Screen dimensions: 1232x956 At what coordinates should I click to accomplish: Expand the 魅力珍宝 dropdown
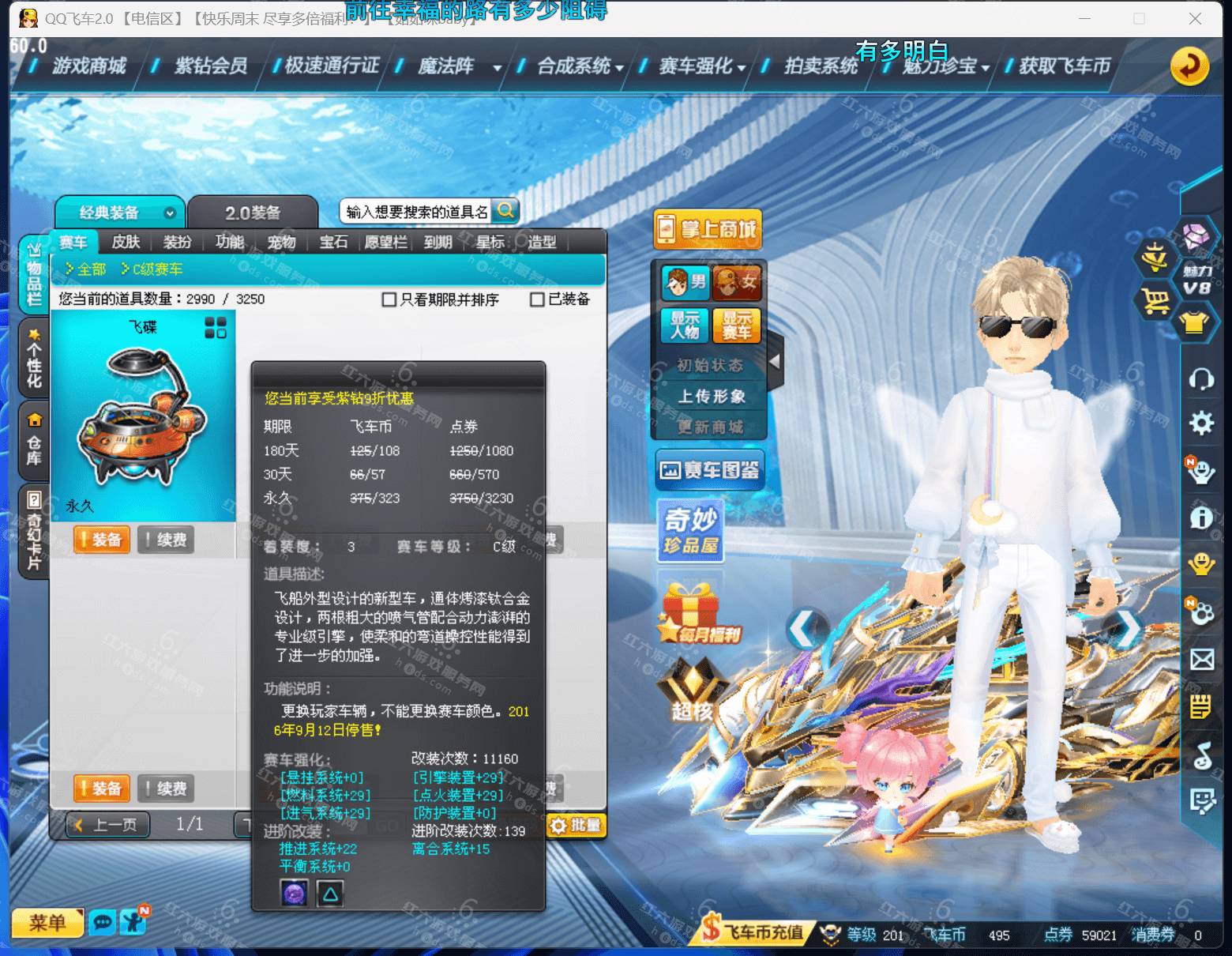pos(987,68)
